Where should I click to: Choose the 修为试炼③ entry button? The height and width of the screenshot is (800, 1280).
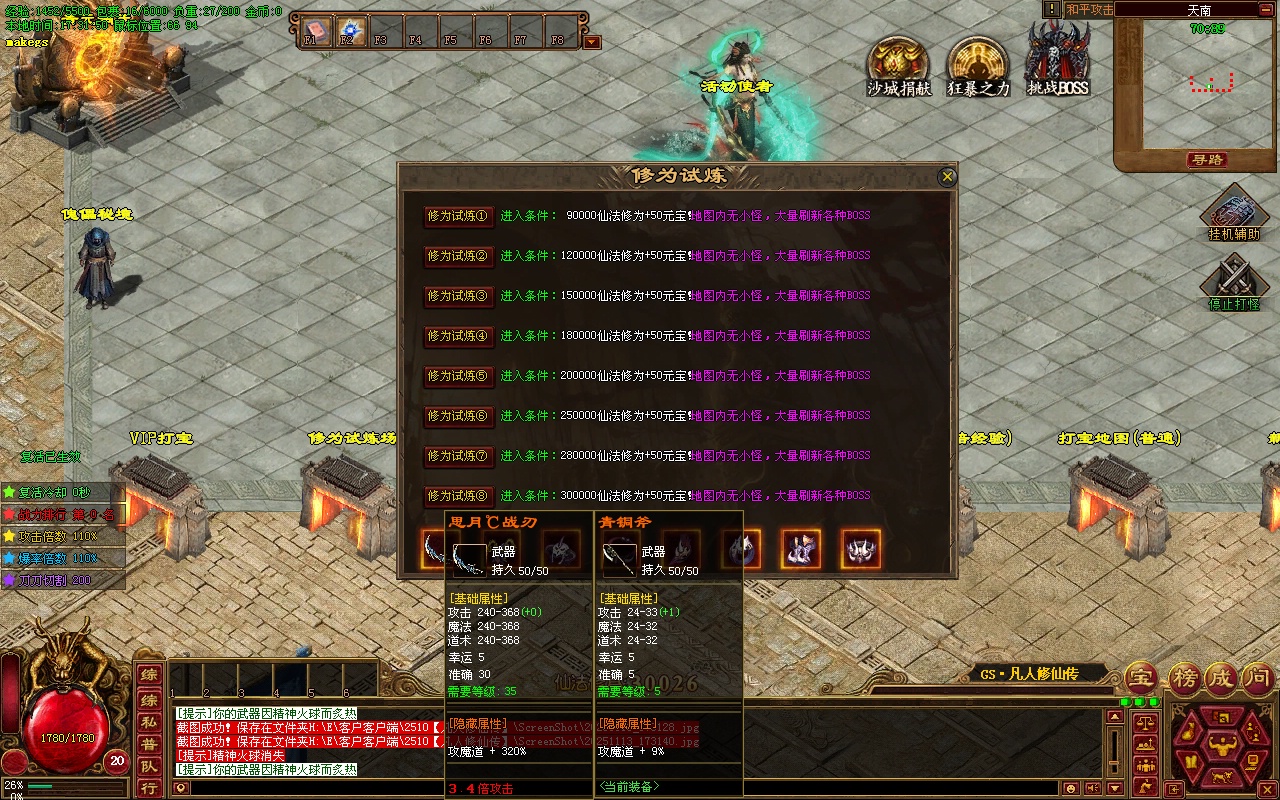tap(458, 296)
